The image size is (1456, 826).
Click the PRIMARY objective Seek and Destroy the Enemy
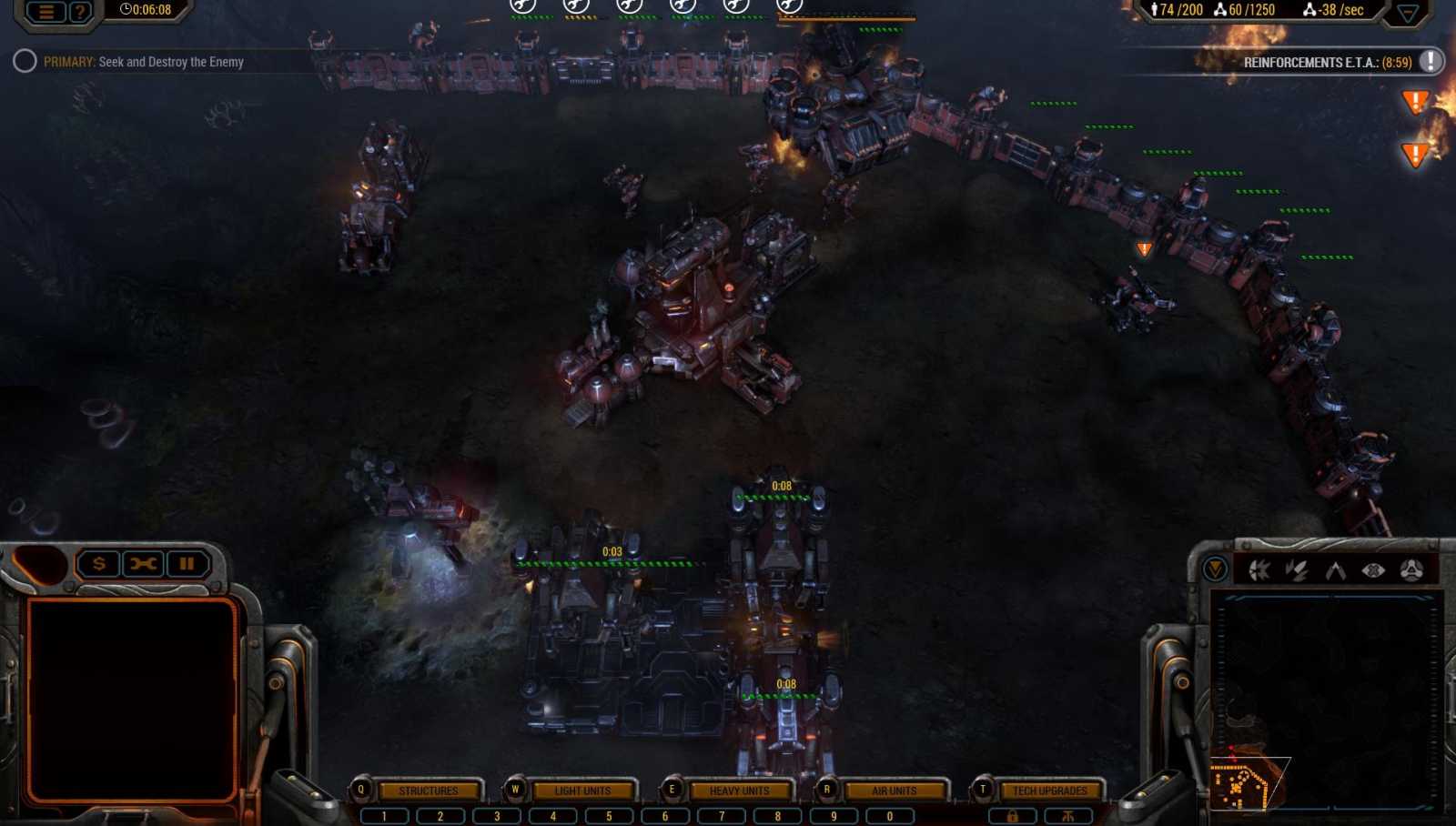(146, 62)
